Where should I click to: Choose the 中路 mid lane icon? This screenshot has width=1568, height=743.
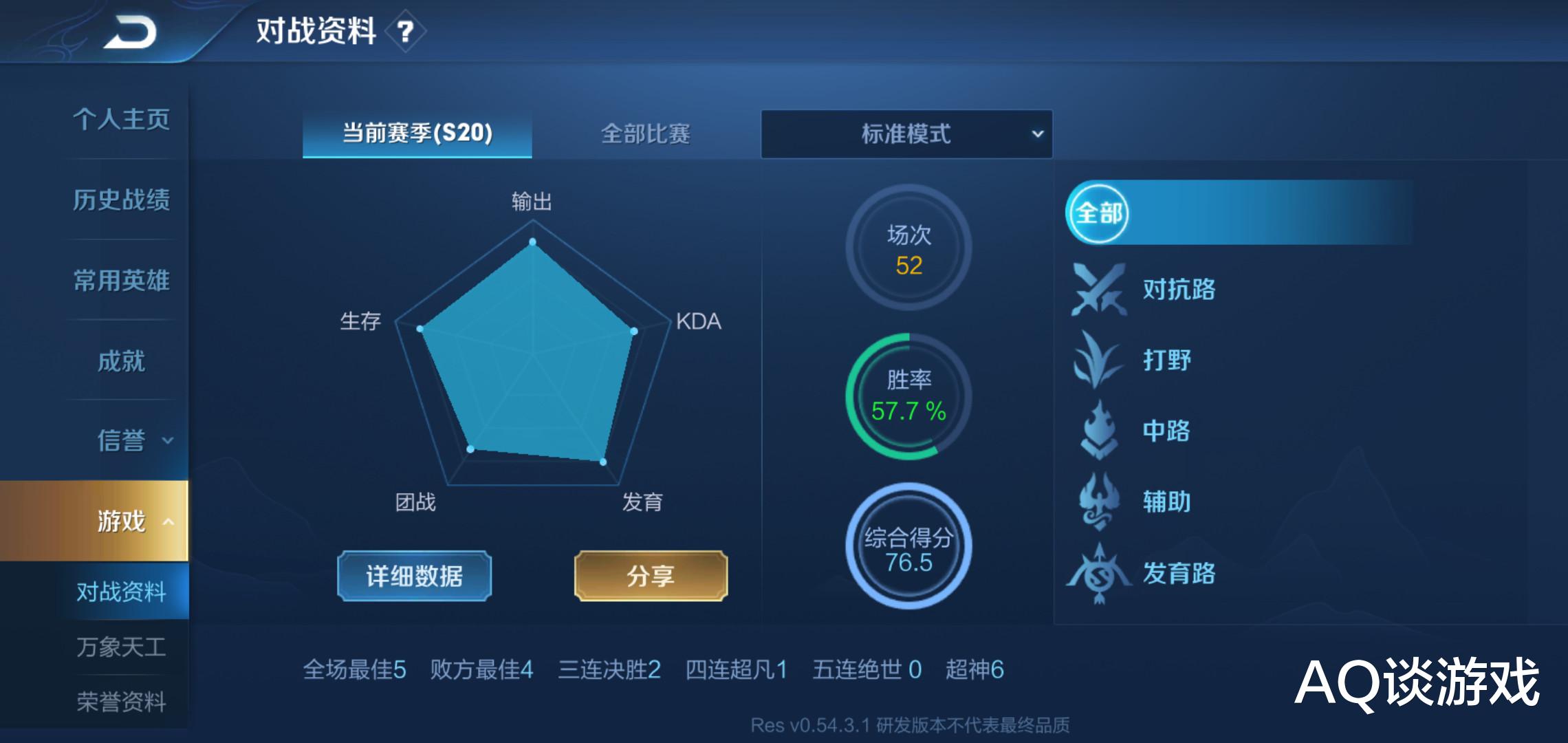1098,431
